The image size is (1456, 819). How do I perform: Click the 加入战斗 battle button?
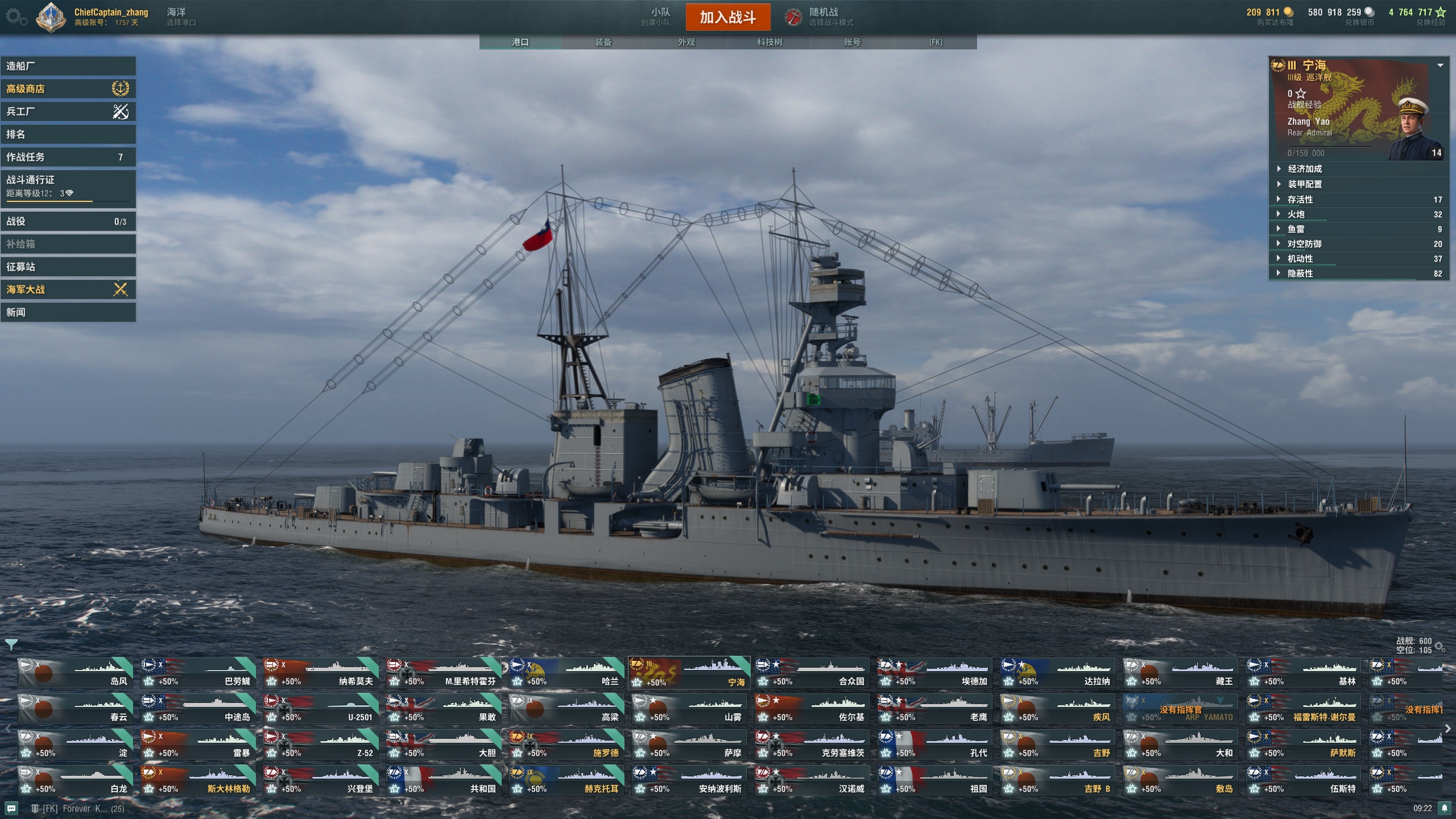[x=727, y=17]
